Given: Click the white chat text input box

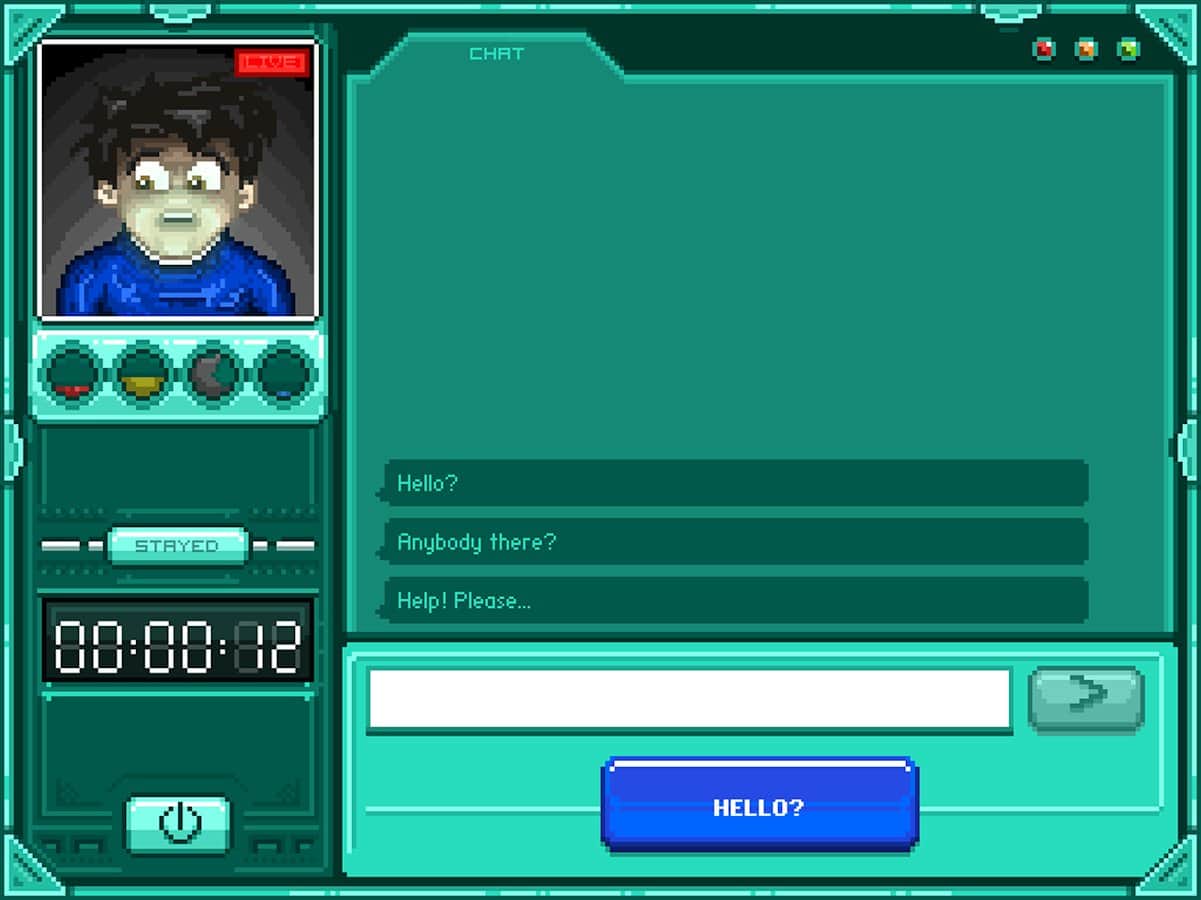Looking at the screenshot, I should (689, 698).
